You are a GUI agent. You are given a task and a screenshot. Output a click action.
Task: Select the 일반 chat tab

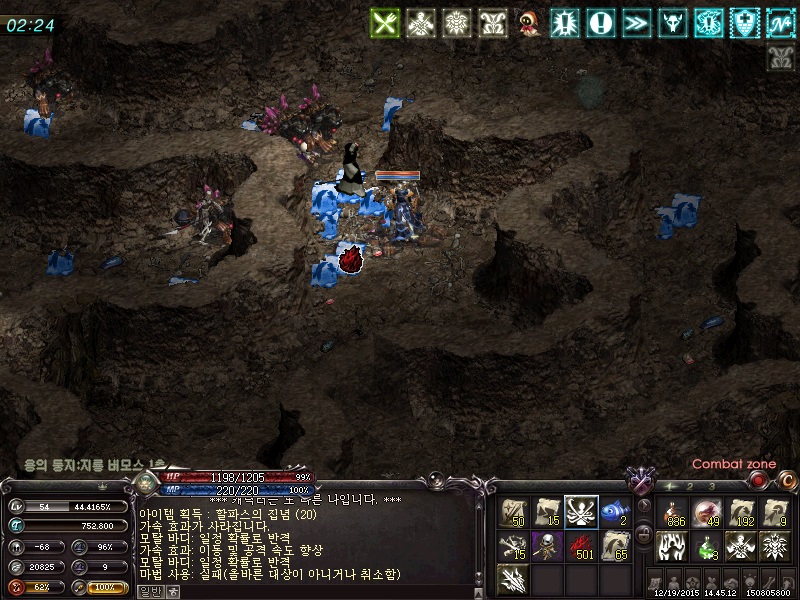(x=148, y=591)
